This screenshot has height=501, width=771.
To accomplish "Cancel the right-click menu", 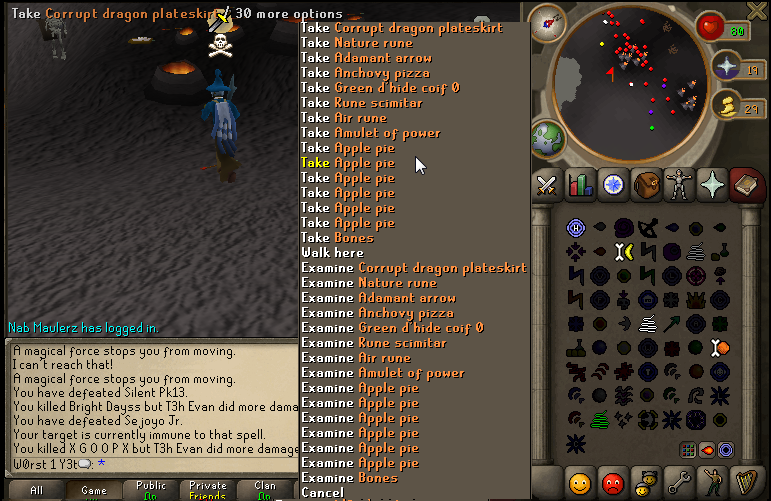I will [x=322, y=493].
